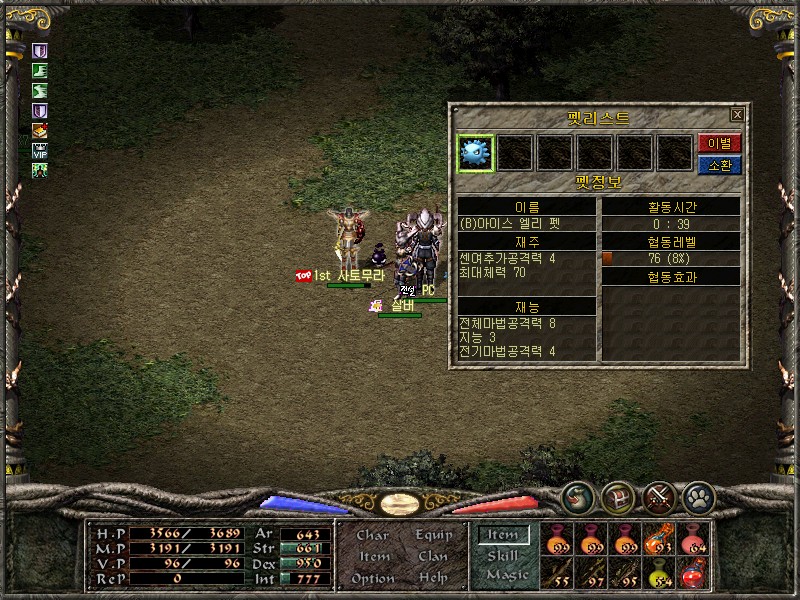This screenshot has height=600, width=800.
Task: Use the yellow potion with count 54
Action: [660, 574]
